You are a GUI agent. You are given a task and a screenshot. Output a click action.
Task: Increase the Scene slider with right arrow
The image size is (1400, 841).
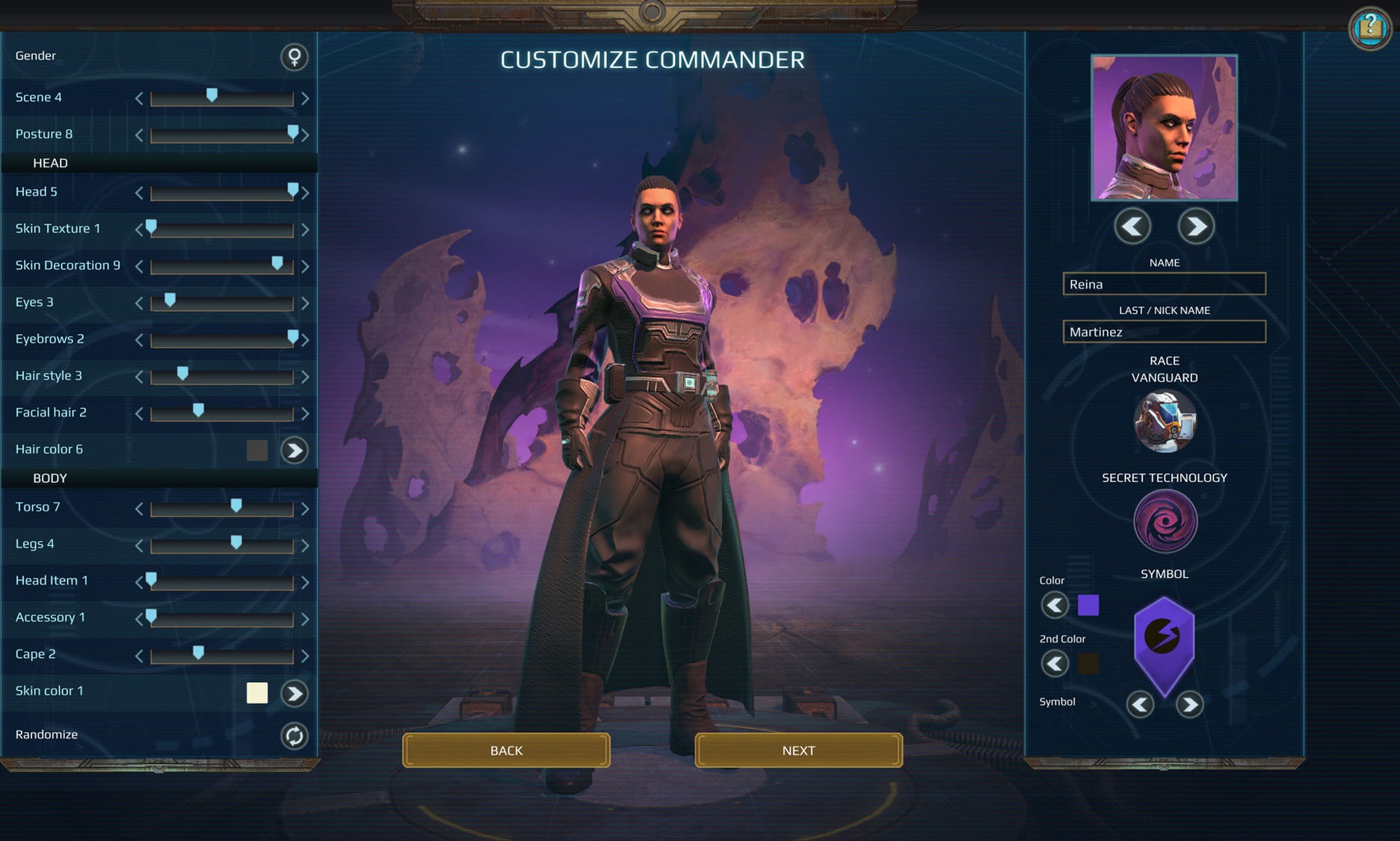[x=305, y=98]
